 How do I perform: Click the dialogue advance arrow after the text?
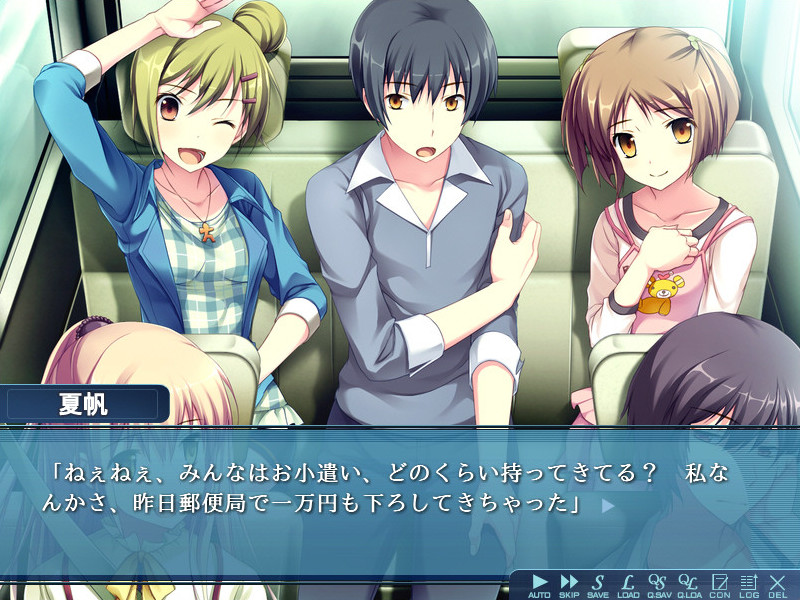pos(607,506)
